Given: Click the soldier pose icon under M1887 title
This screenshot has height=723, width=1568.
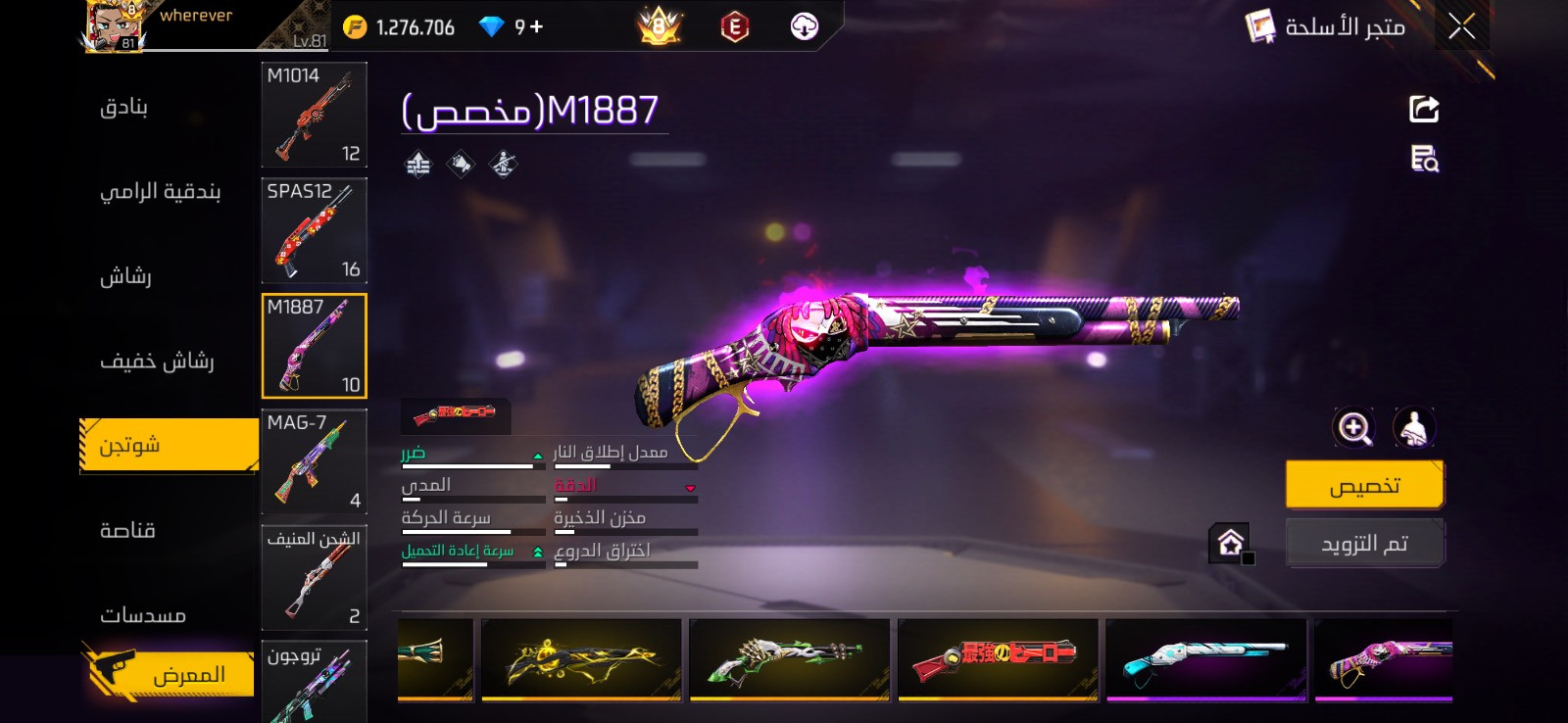Looking at the screenshot, I should click(x=503, y=164).
